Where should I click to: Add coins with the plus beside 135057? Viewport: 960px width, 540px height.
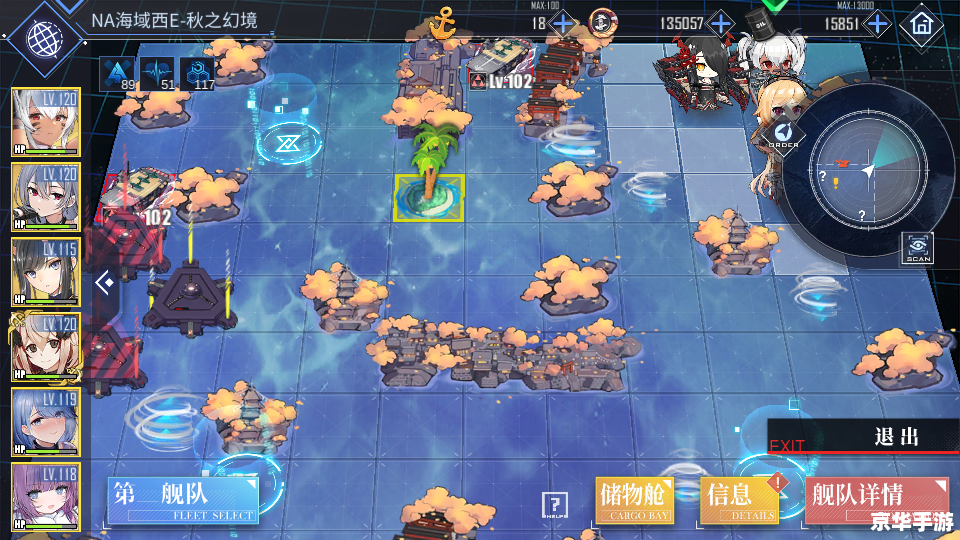point(720,23)
